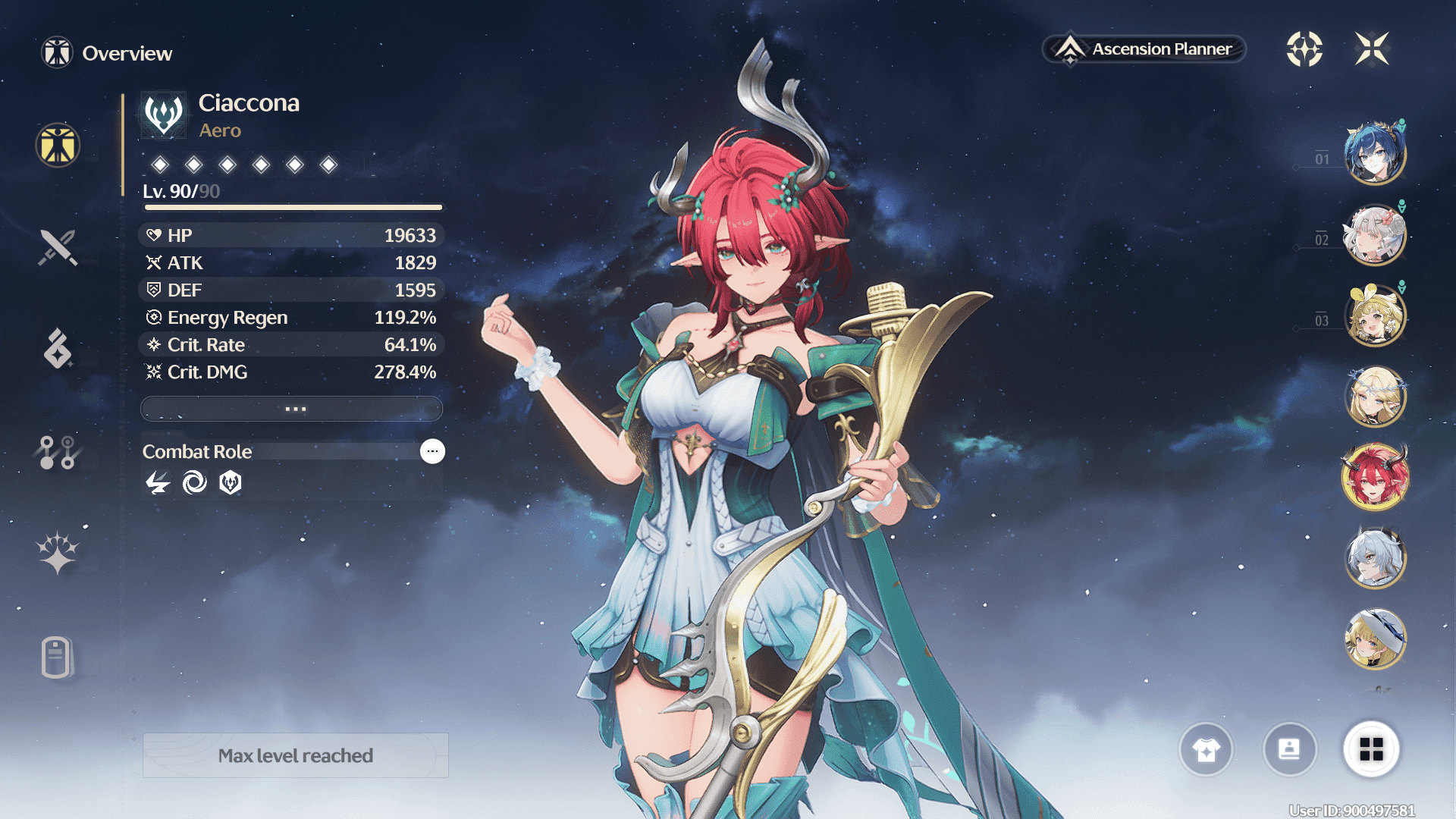This screenshot has width=1456, height=819.
Task: Close the character overview screen
Action: pos(1372,49)
